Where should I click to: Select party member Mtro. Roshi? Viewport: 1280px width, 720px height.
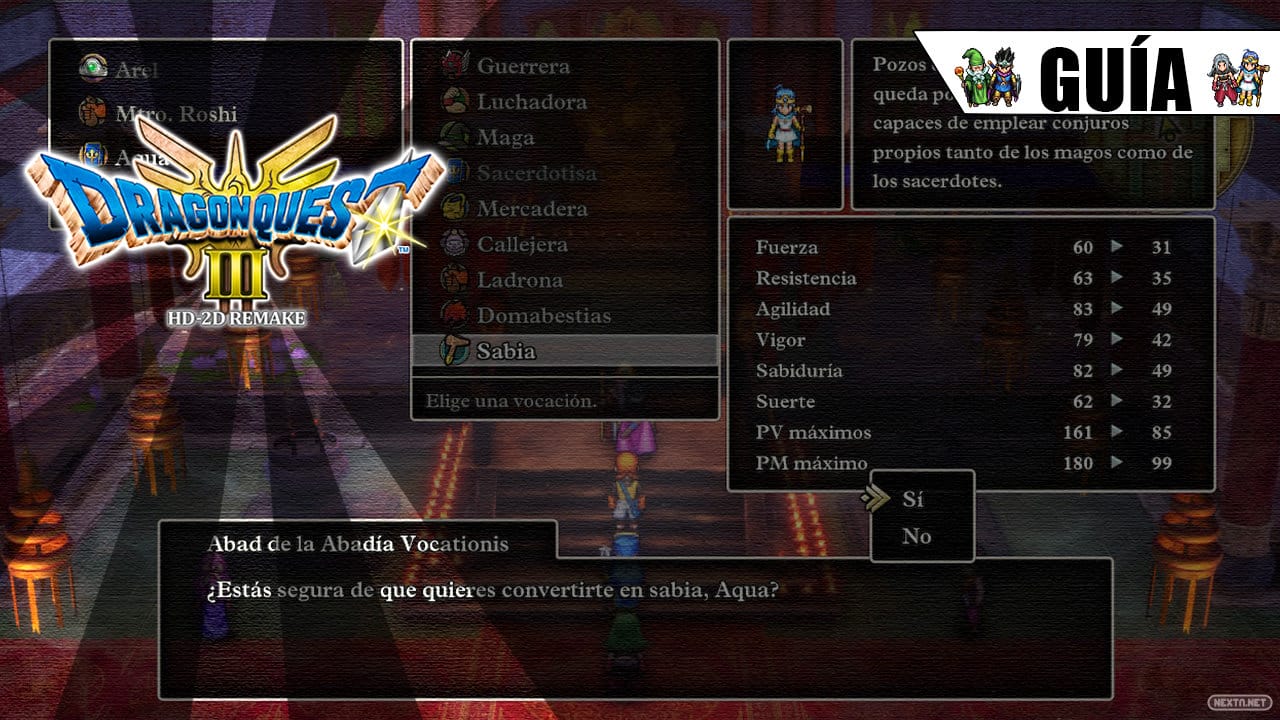[x=176, y=114]
